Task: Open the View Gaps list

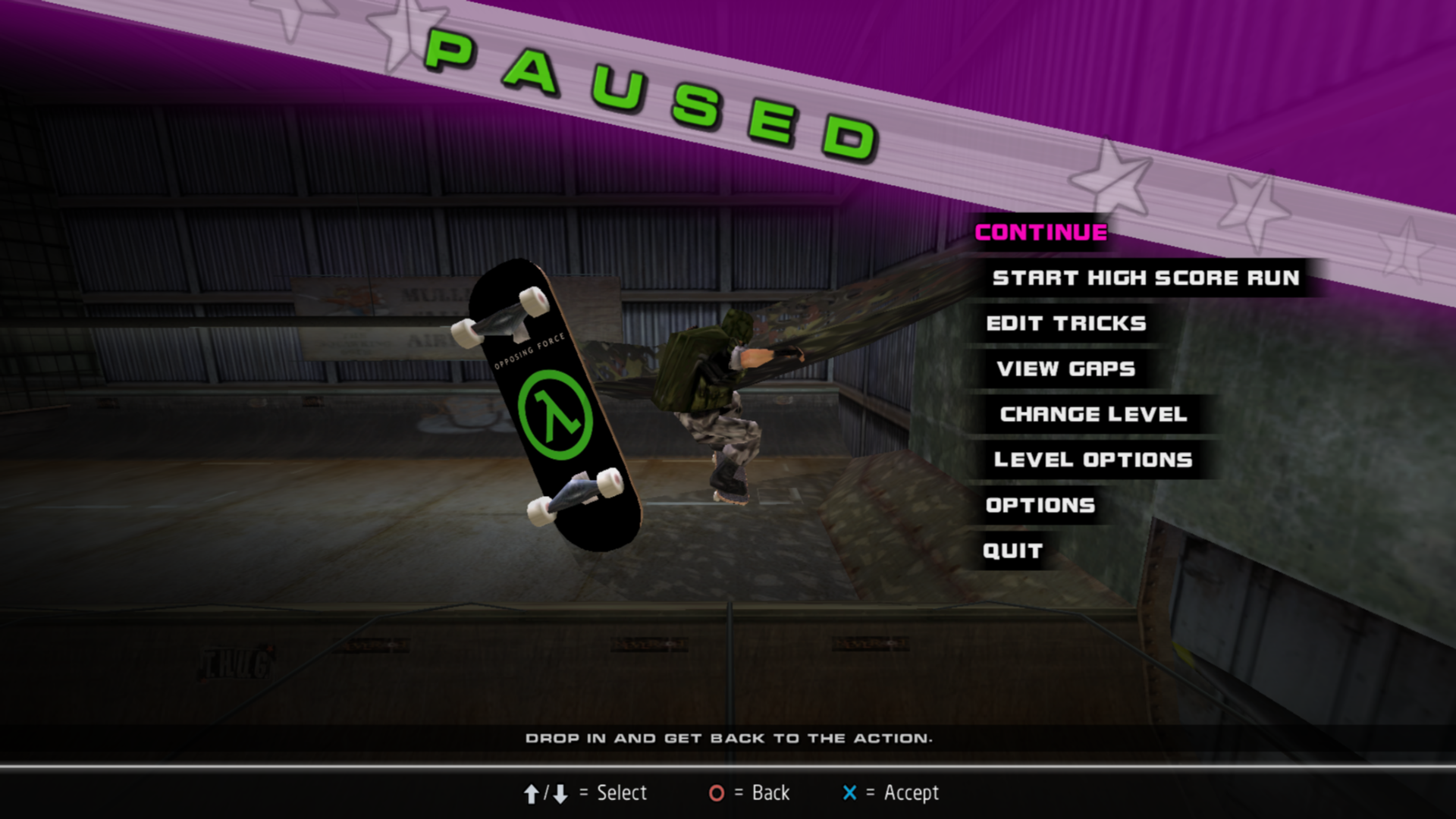Action: 1065,369
